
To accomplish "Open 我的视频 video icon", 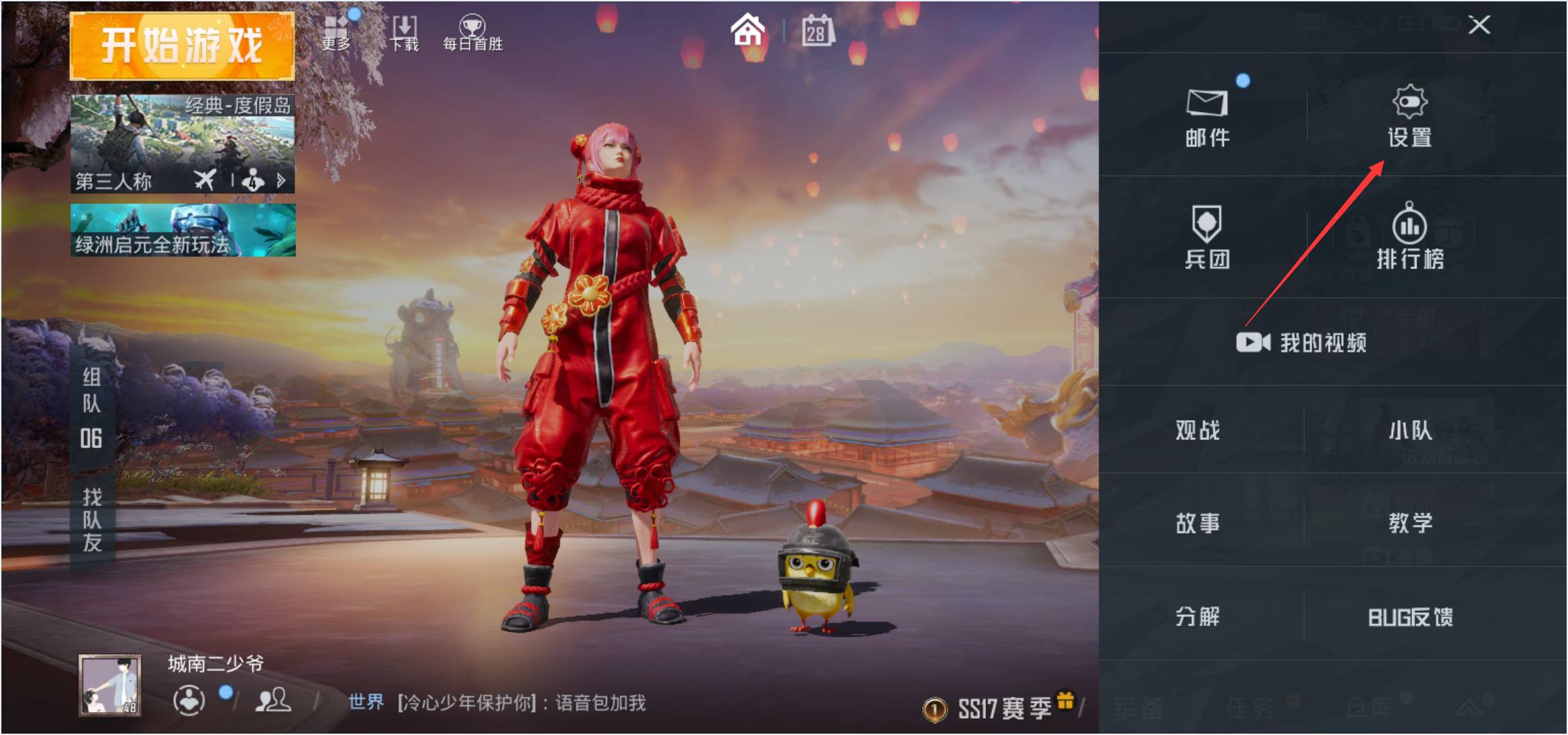I will tap(1302, 343).
